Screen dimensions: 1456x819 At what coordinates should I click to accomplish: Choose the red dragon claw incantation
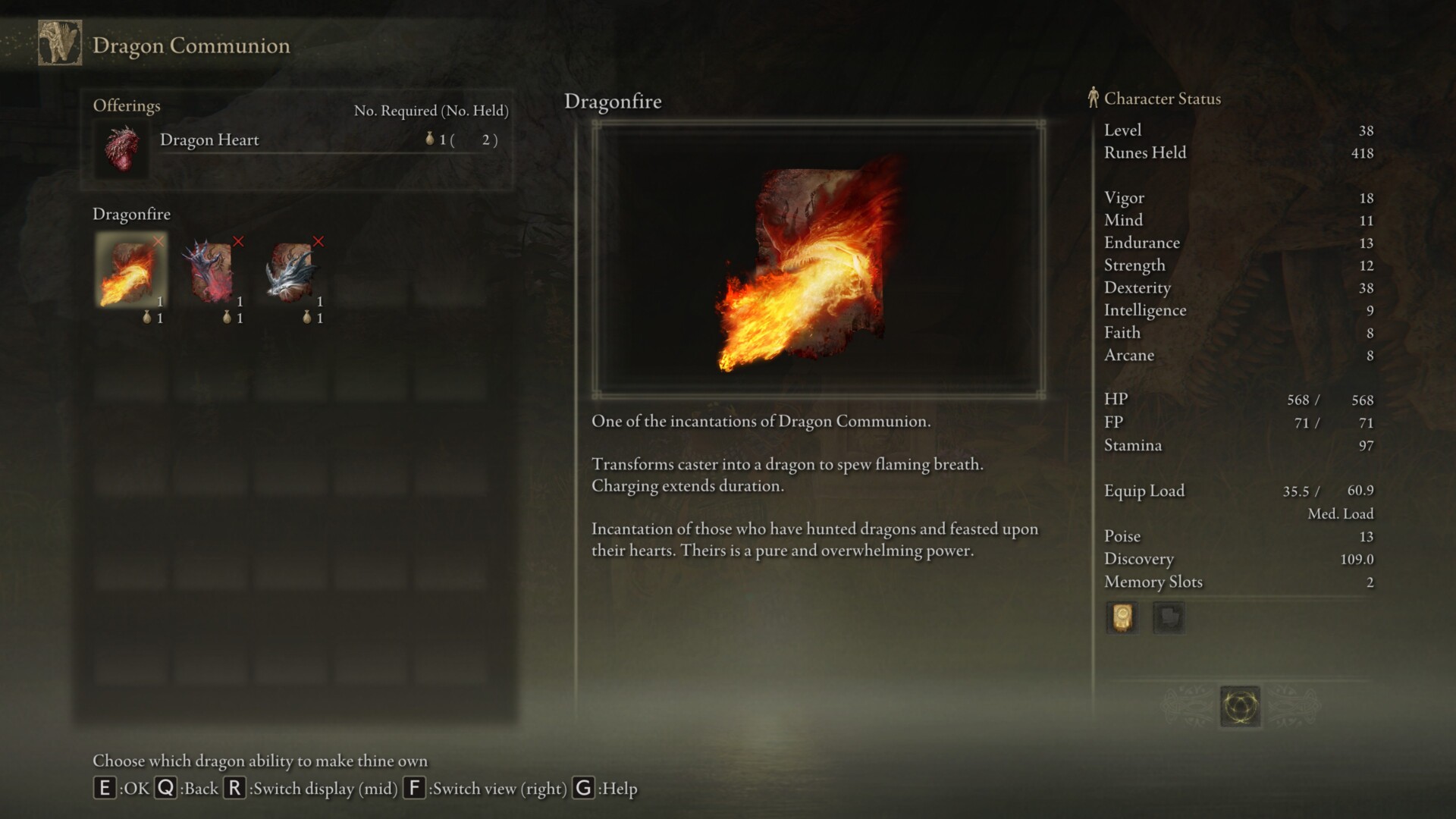pos(212,271)
